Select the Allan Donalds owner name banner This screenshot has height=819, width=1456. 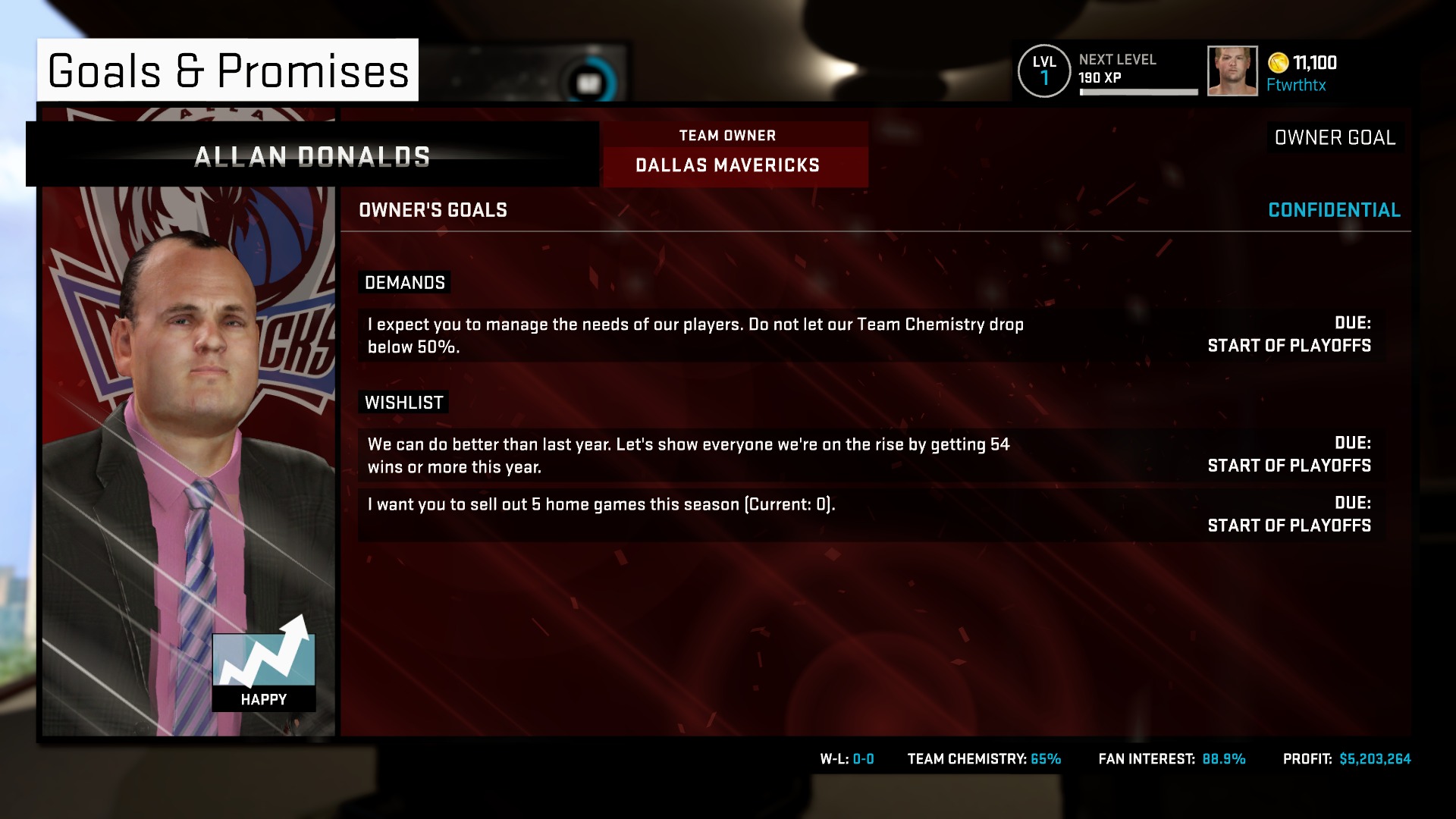click(312, 156)
